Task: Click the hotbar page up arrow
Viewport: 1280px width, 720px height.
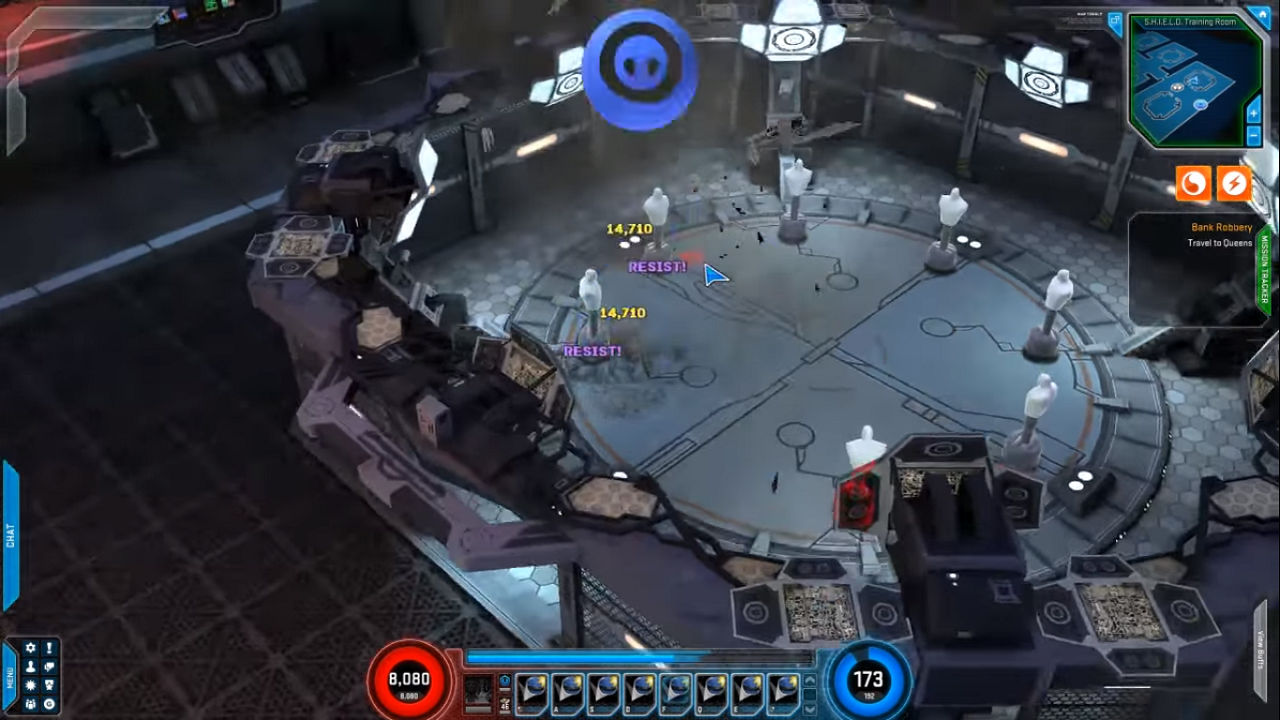Action: pyautogui.click(x=809, y=680)
